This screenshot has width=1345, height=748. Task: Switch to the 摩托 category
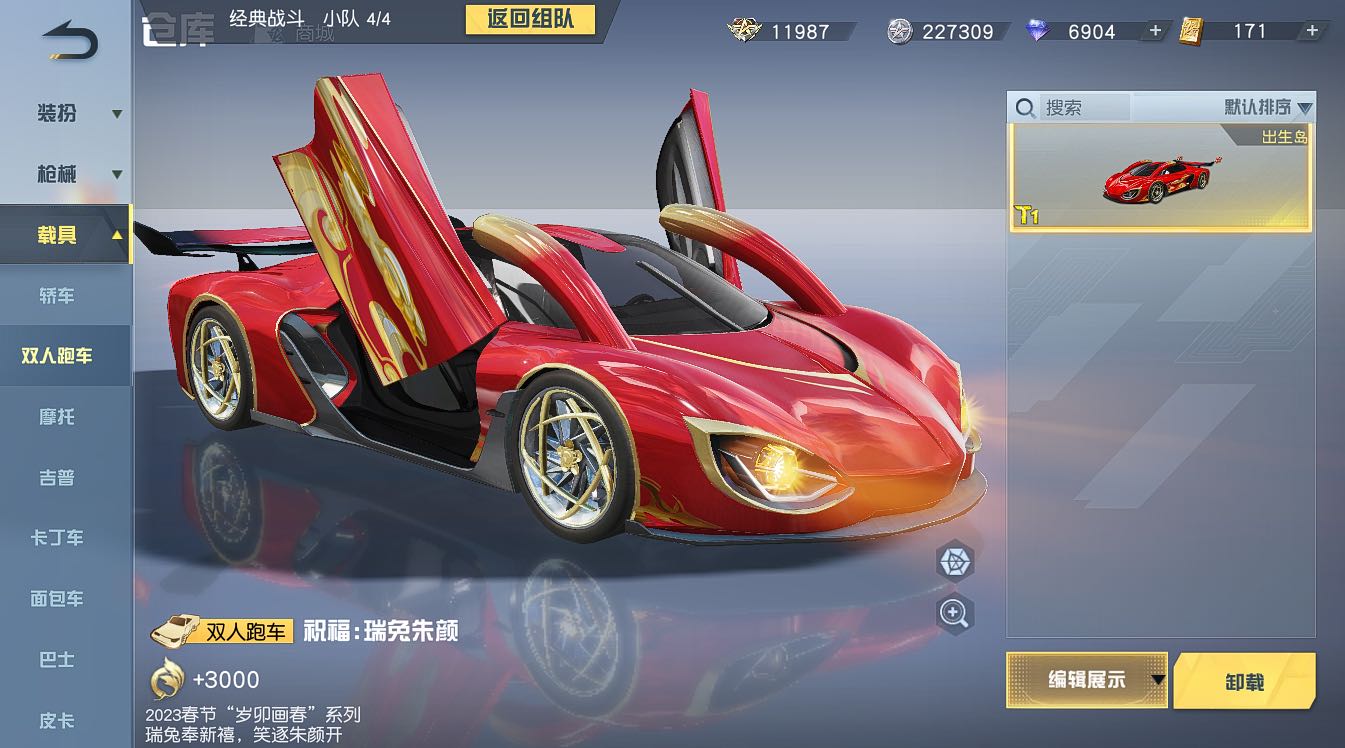(57, 417)
